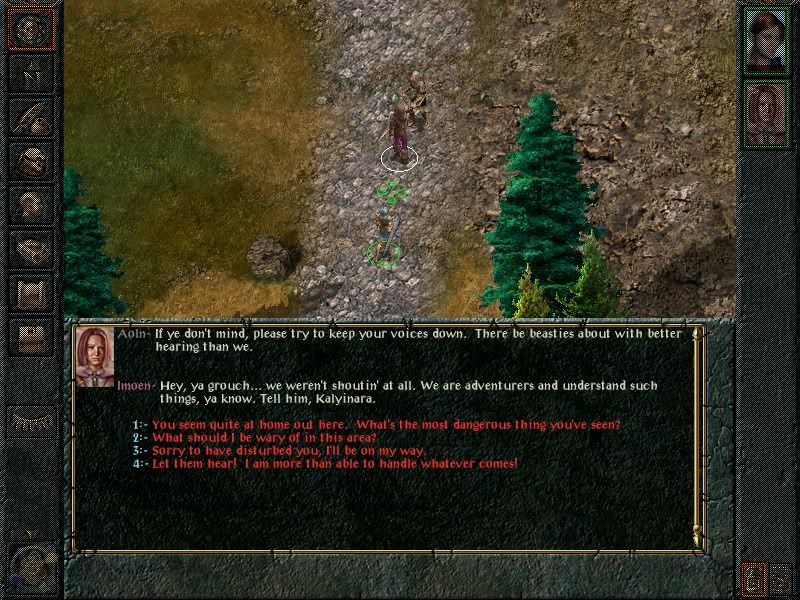Open the area map with the N icon
This screenshot has width=800, height=600.
pyautogui.click(x=31, y=73)
